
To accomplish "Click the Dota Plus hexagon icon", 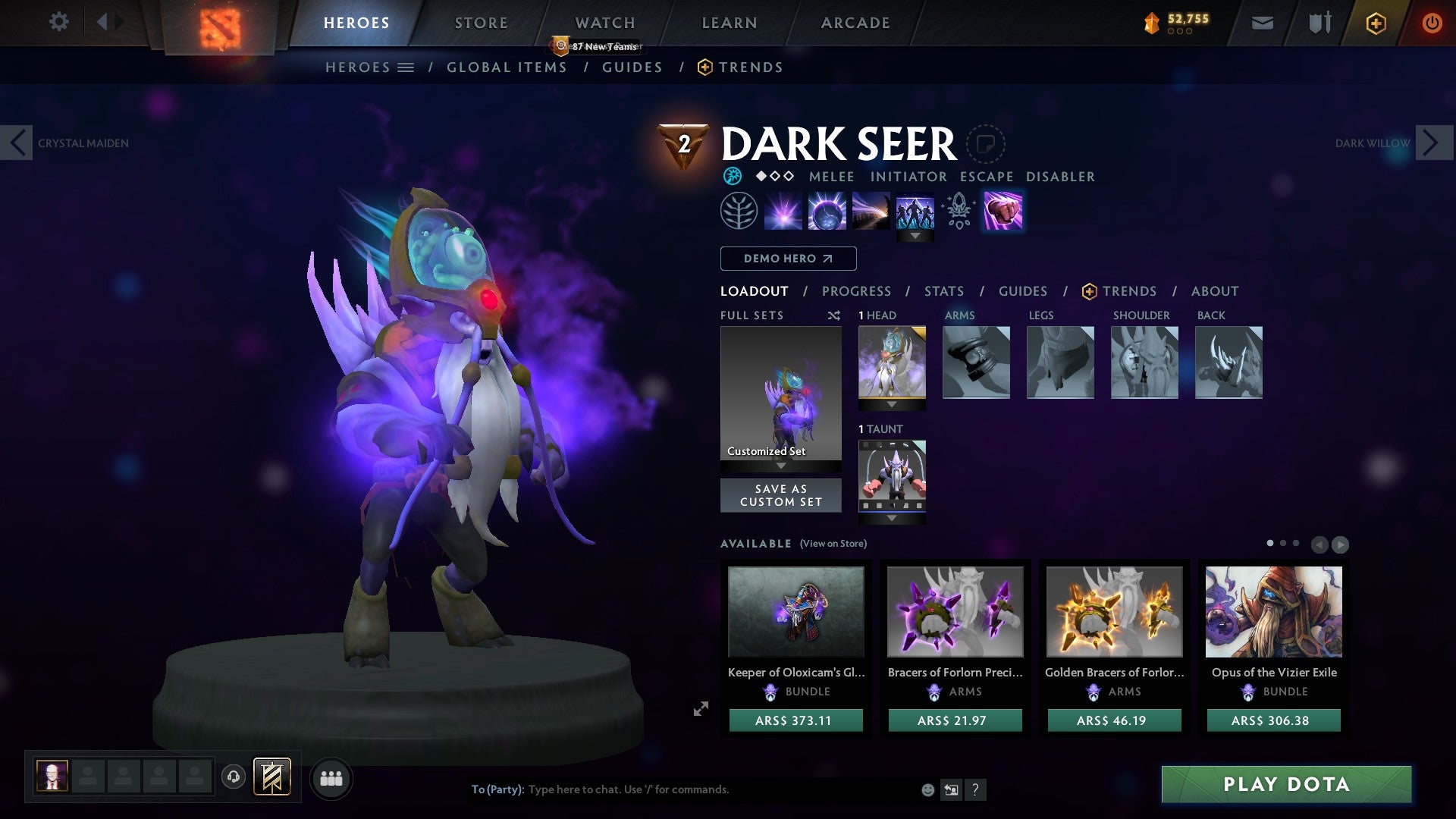I will click(1376, 23).
